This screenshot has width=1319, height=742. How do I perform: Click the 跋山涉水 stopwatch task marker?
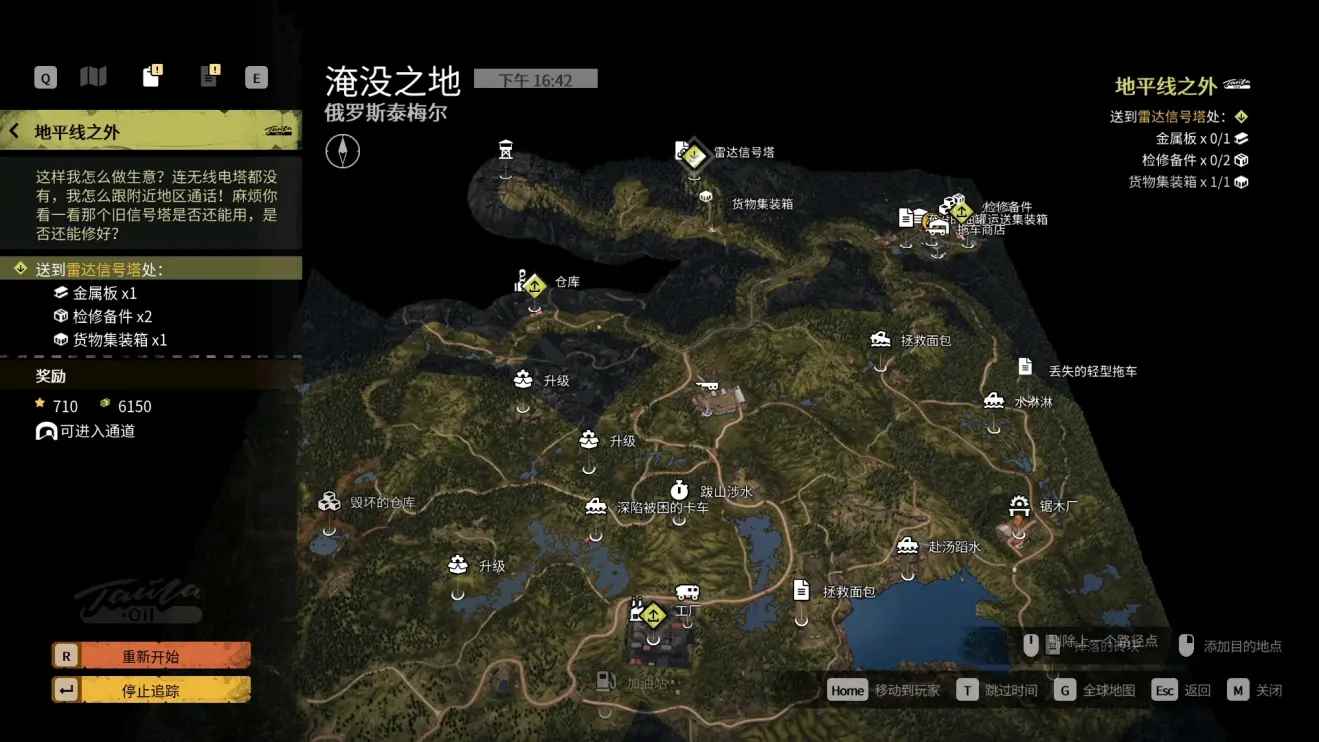(x=681, y=490)
